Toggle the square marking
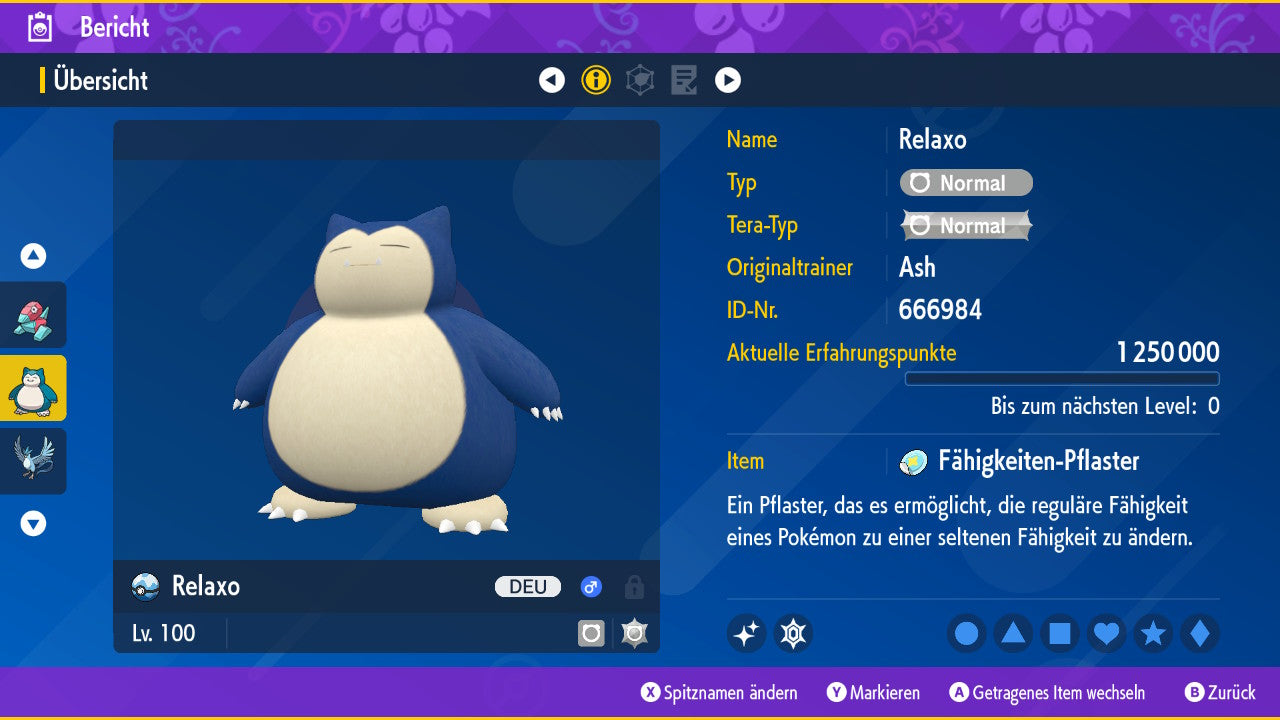The height and width of the screenshot is (720, 1280). [1060, 633]
